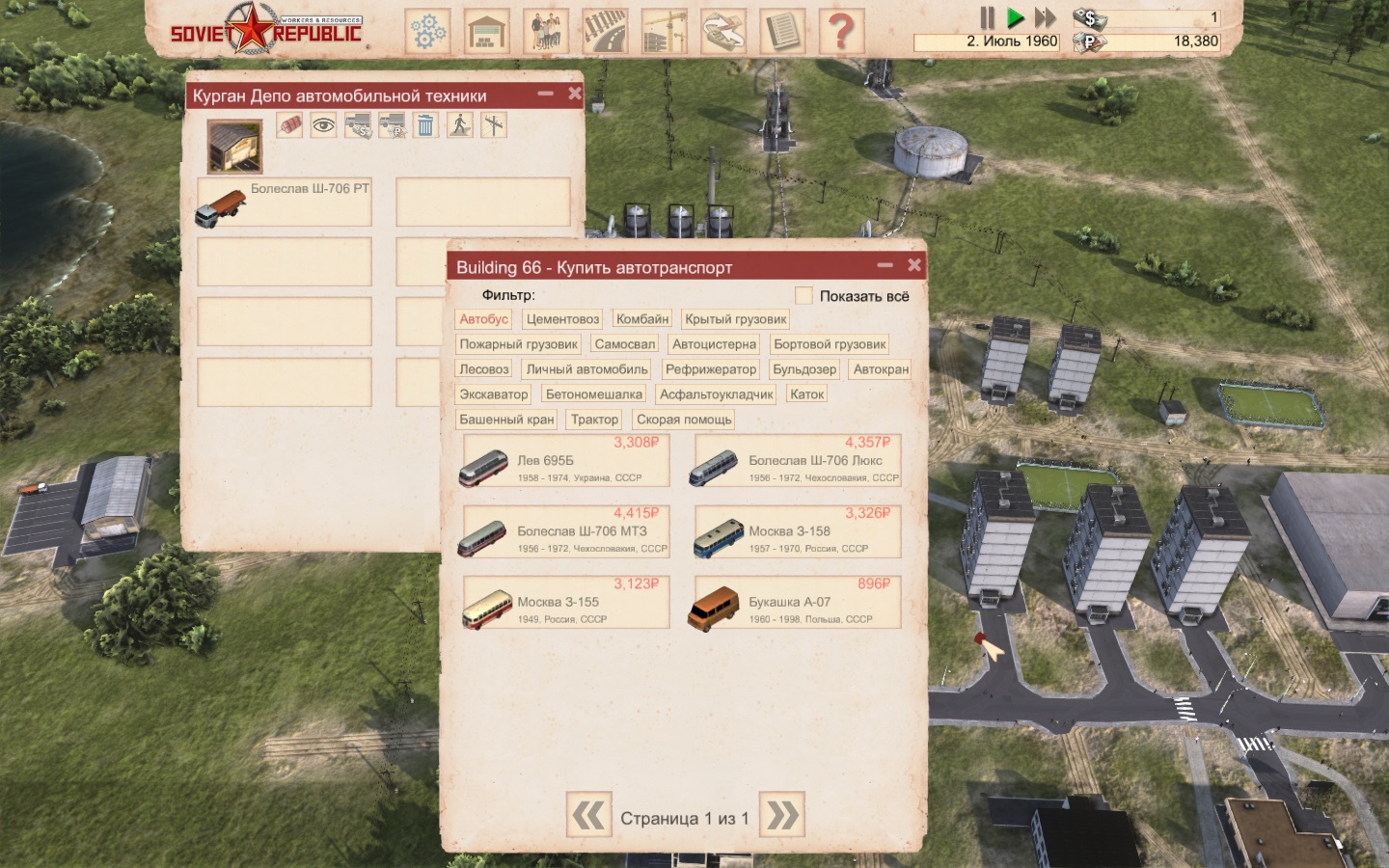The width and height of the screenshot is (1389, 868).
Task: Select the Болеслав Ш-706 РТ tanker truck
Action: 285,202
